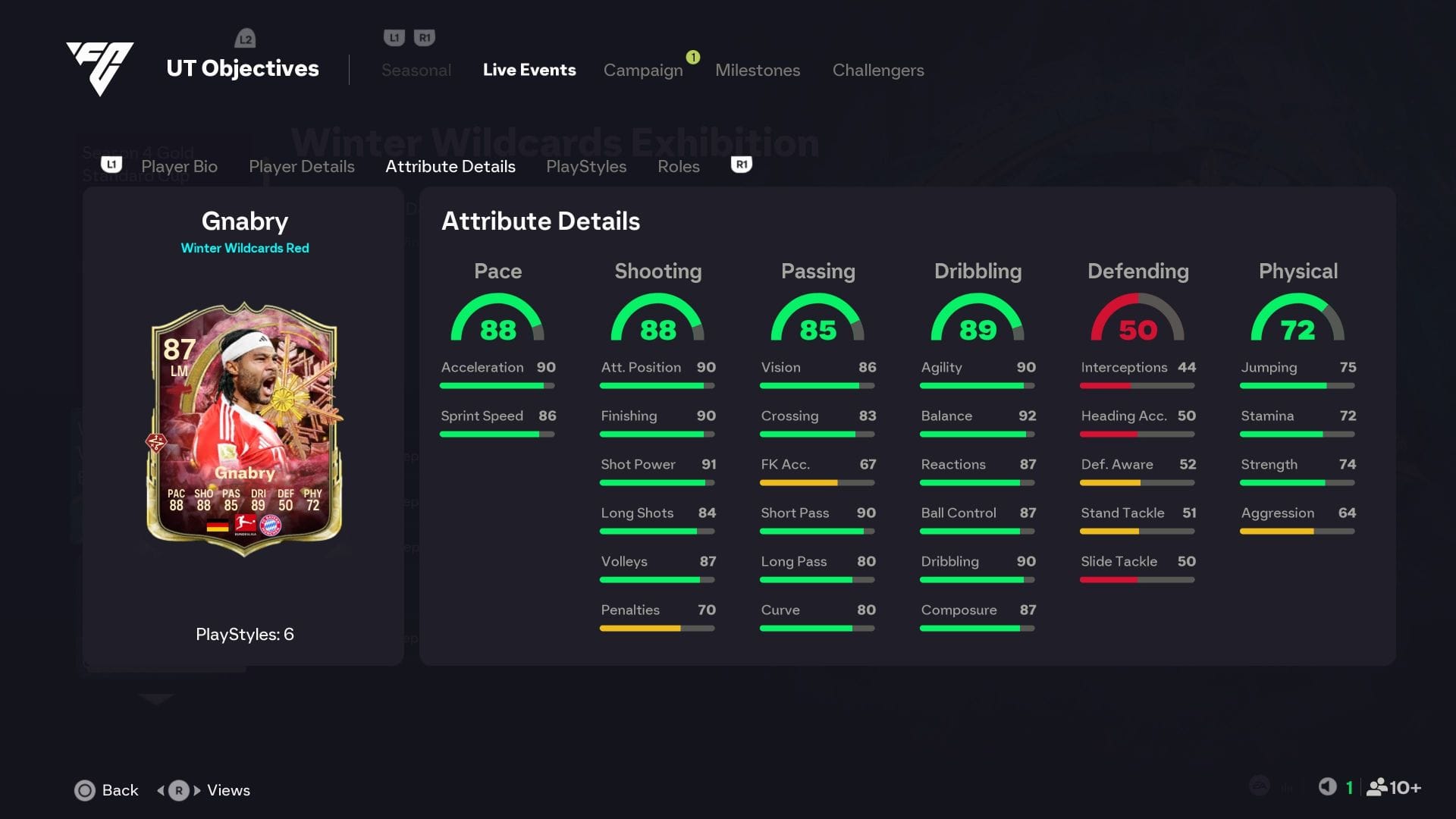
Task: Mute the game audio via speaker icon
Action: (x=1327, y=787)
